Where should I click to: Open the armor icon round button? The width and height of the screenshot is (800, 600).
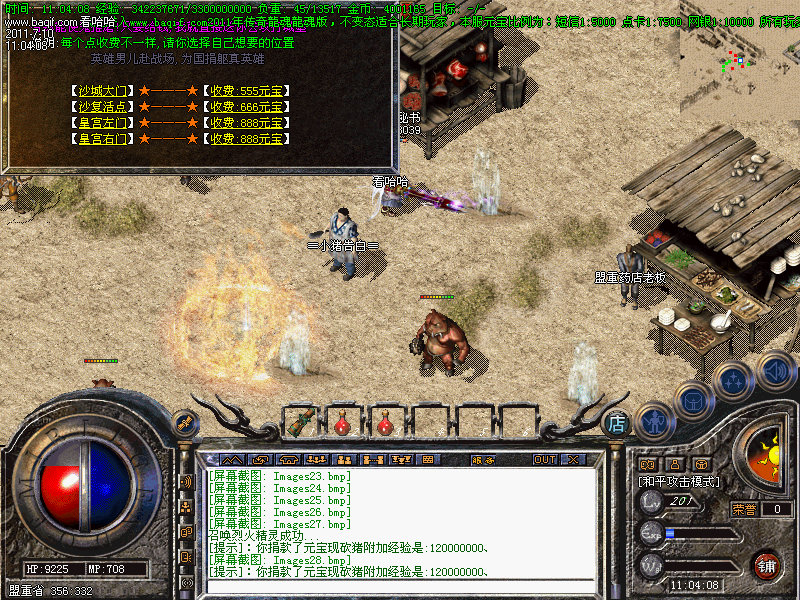point(695,401)
